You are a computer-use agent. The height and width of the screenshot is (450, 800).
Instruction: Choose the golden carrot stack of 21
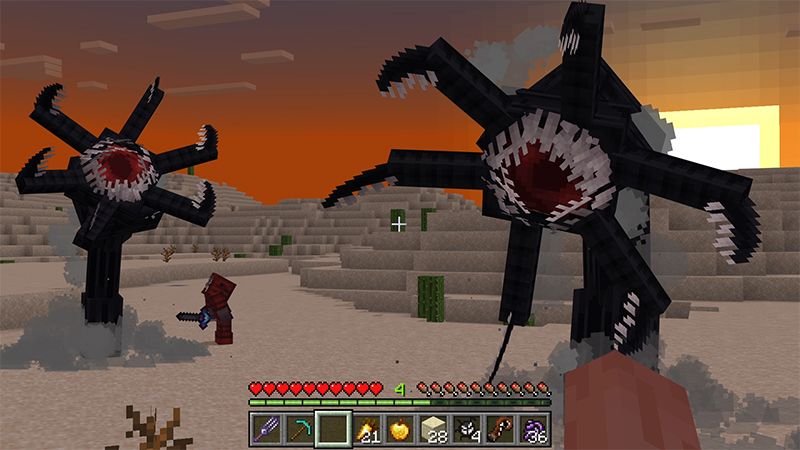point(367,428)
